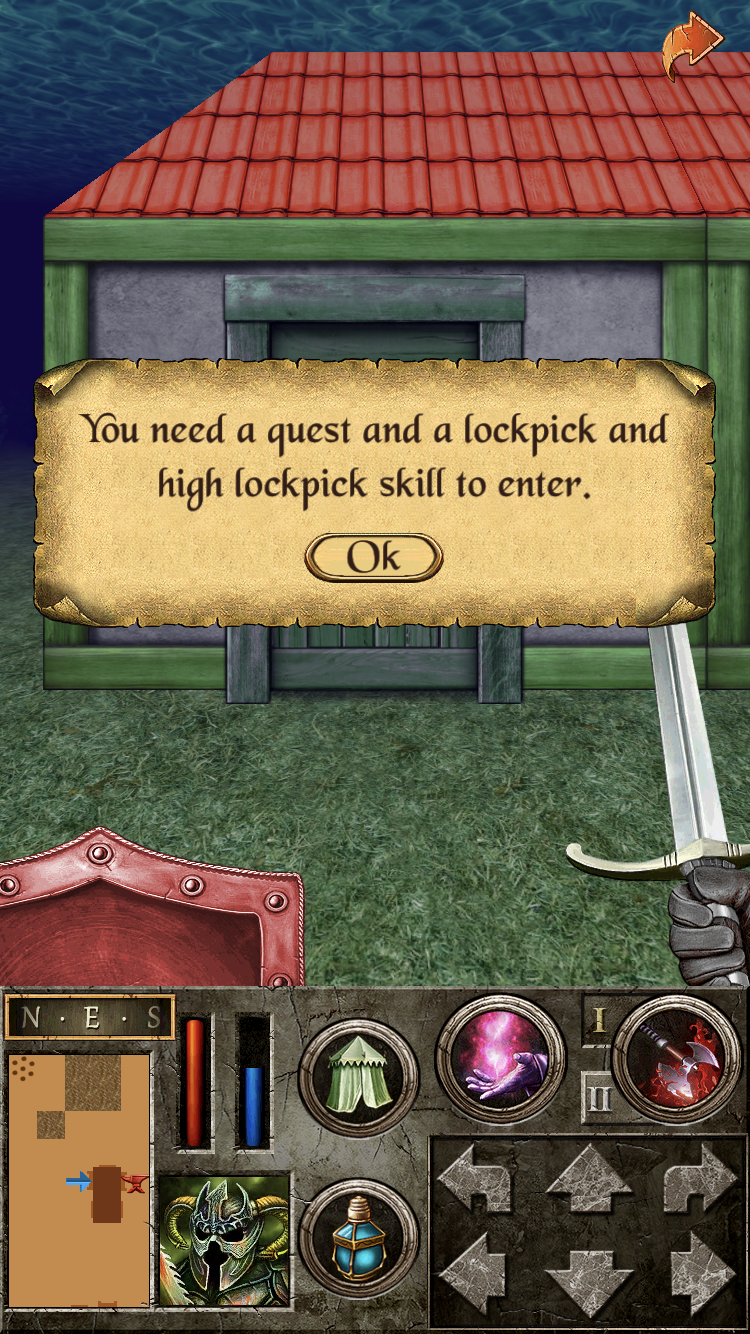The image size is (750, 1334).
Task: Open the horned helmet character portrait
Action: [x=224, y=1242]
